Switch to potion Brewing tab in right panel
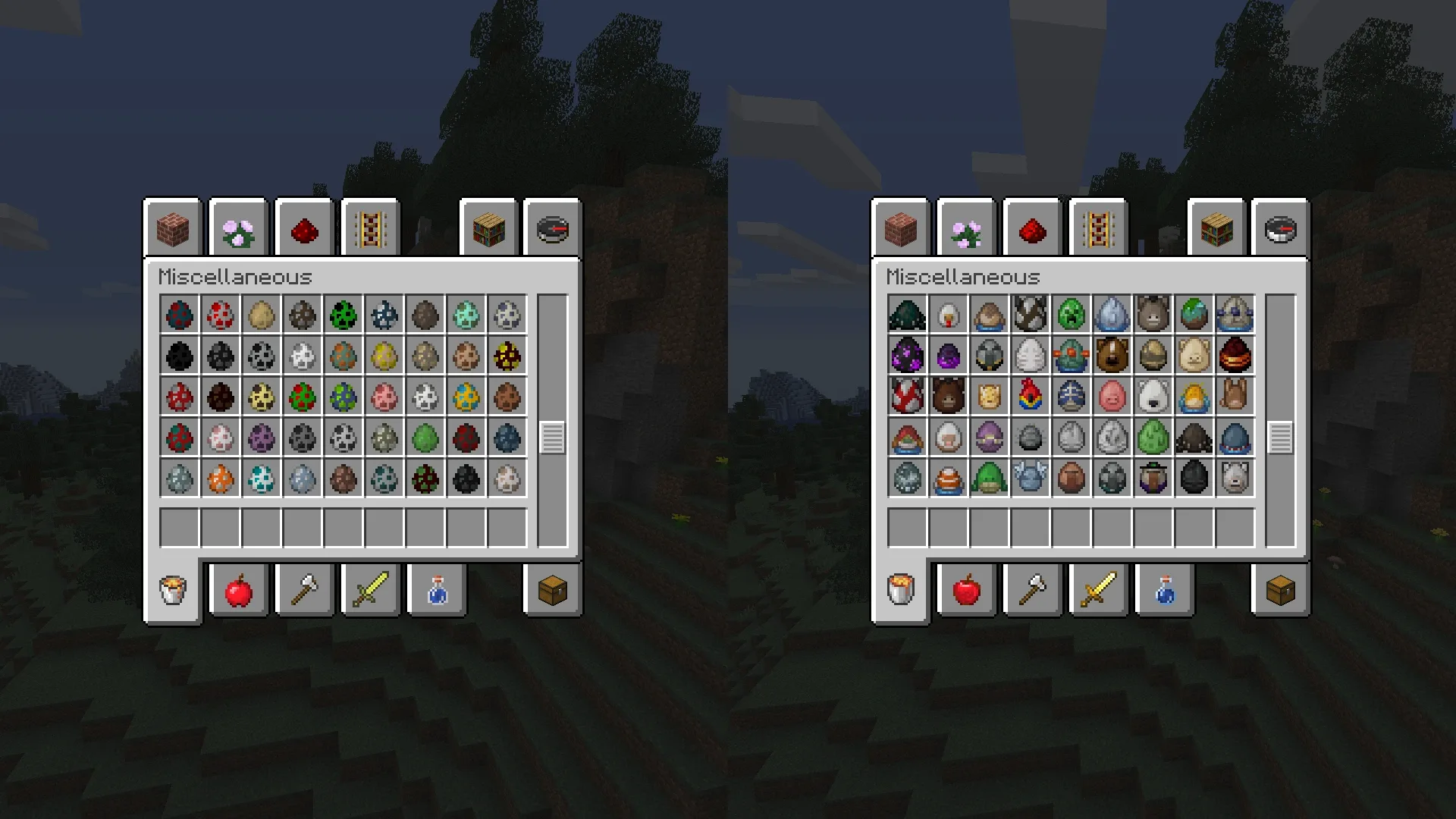The image size is (1456, 819). [x=1165, y=590]
